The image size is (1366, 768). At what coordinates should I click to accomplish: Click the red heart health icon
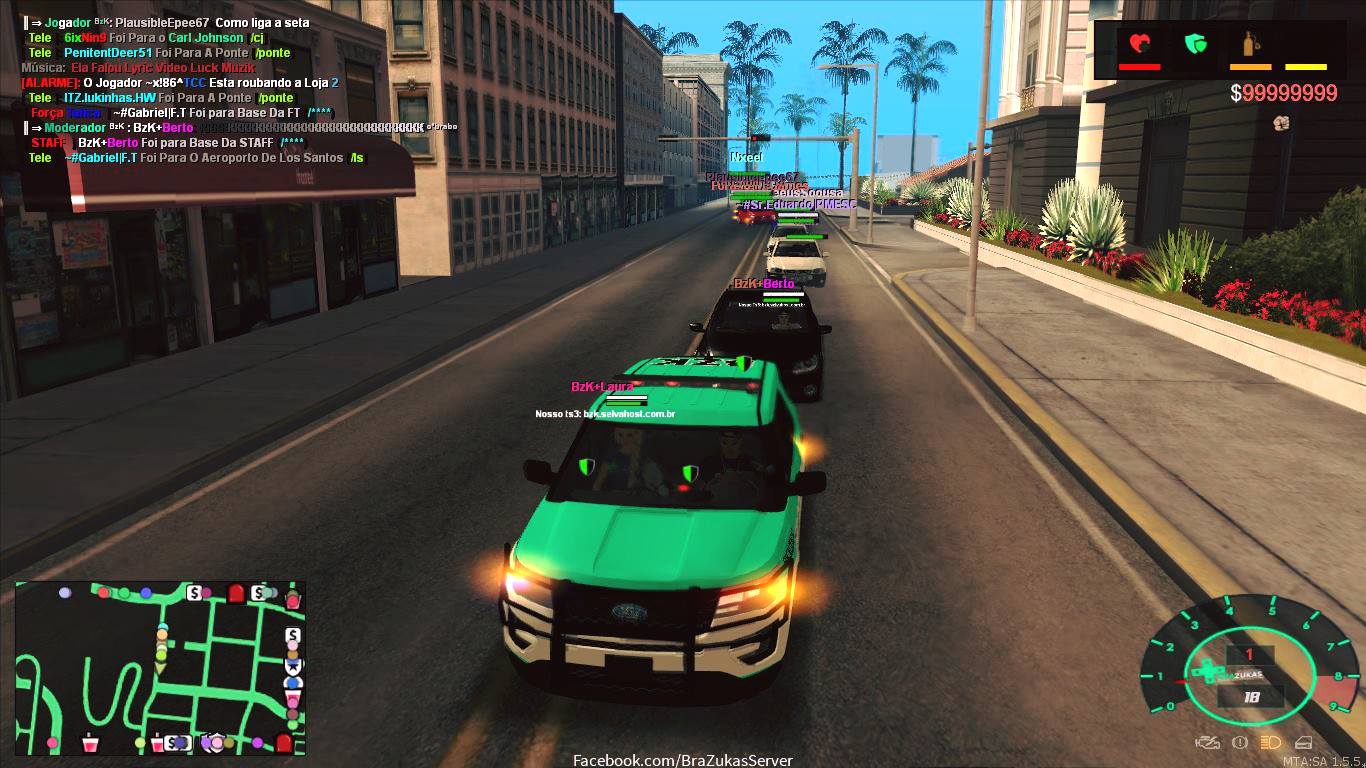(x=1139, y=44)
